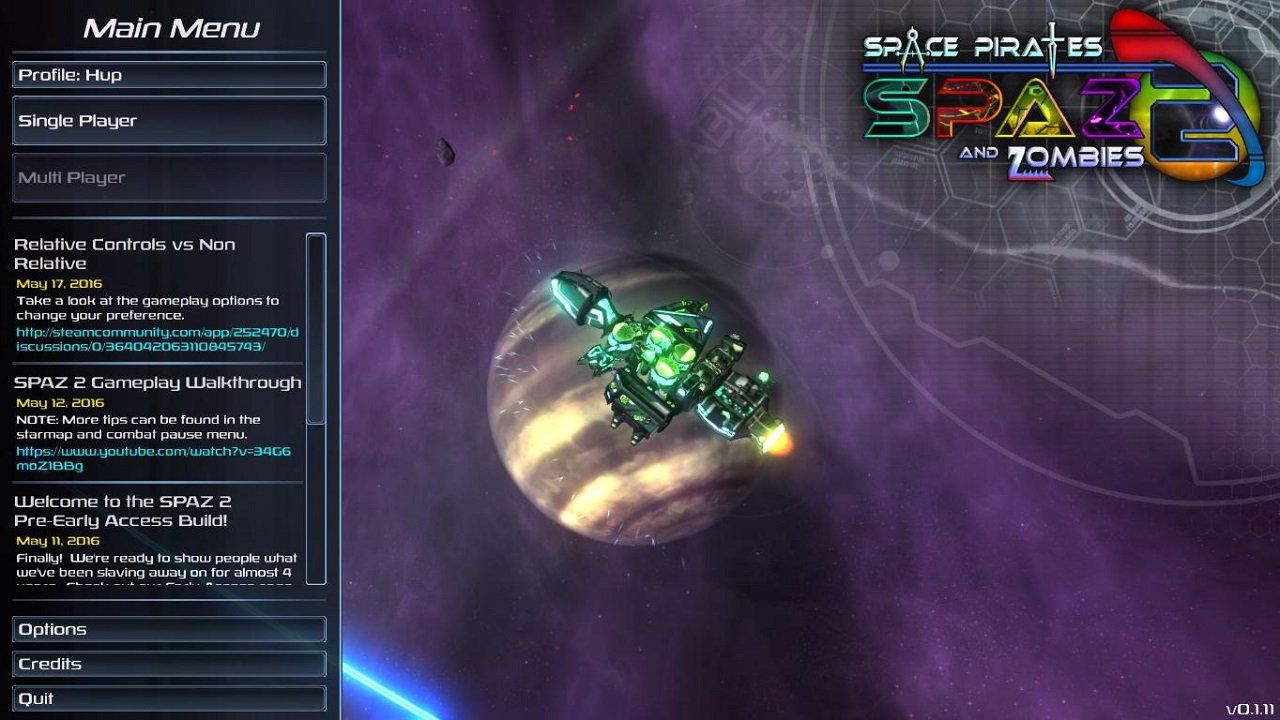Open the Profile: Hup entry

[168, 74]
